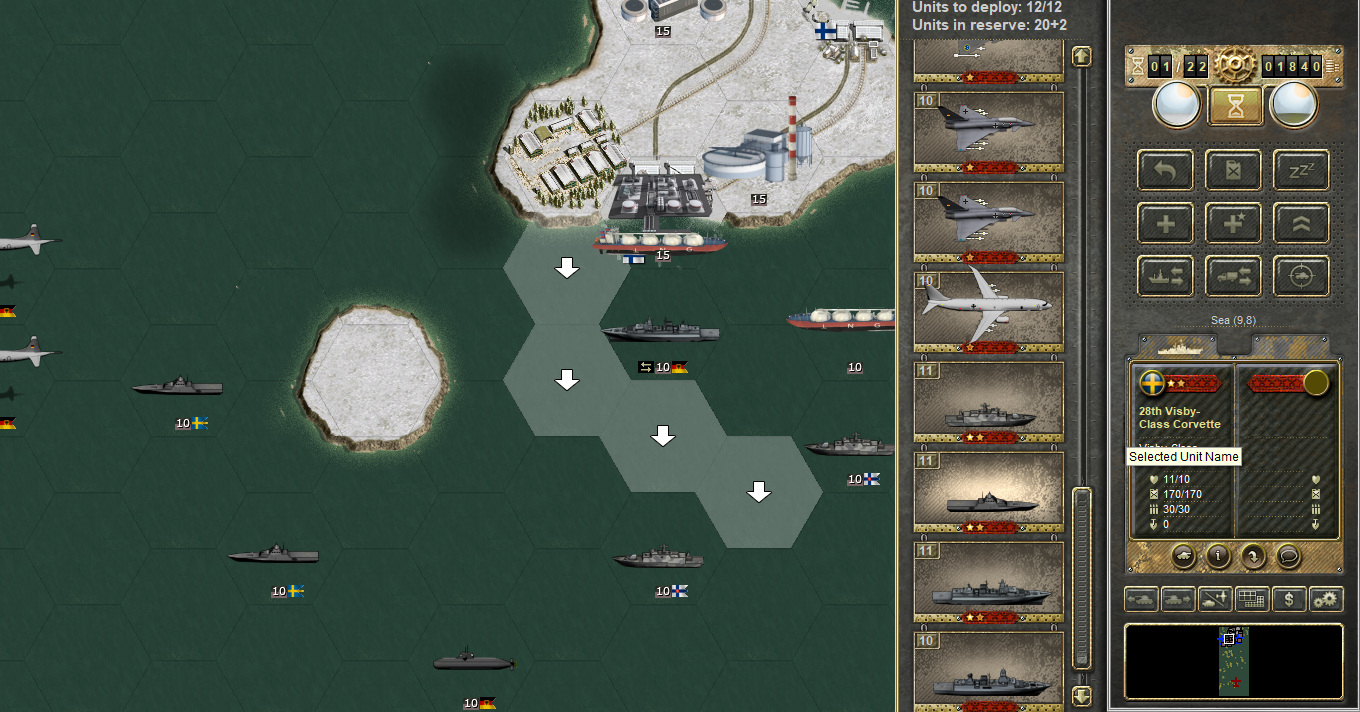This screenshot has height=712, width=1360.
Task: Choose the plus-with-star elite replacements button
Action: (1233, 223)
